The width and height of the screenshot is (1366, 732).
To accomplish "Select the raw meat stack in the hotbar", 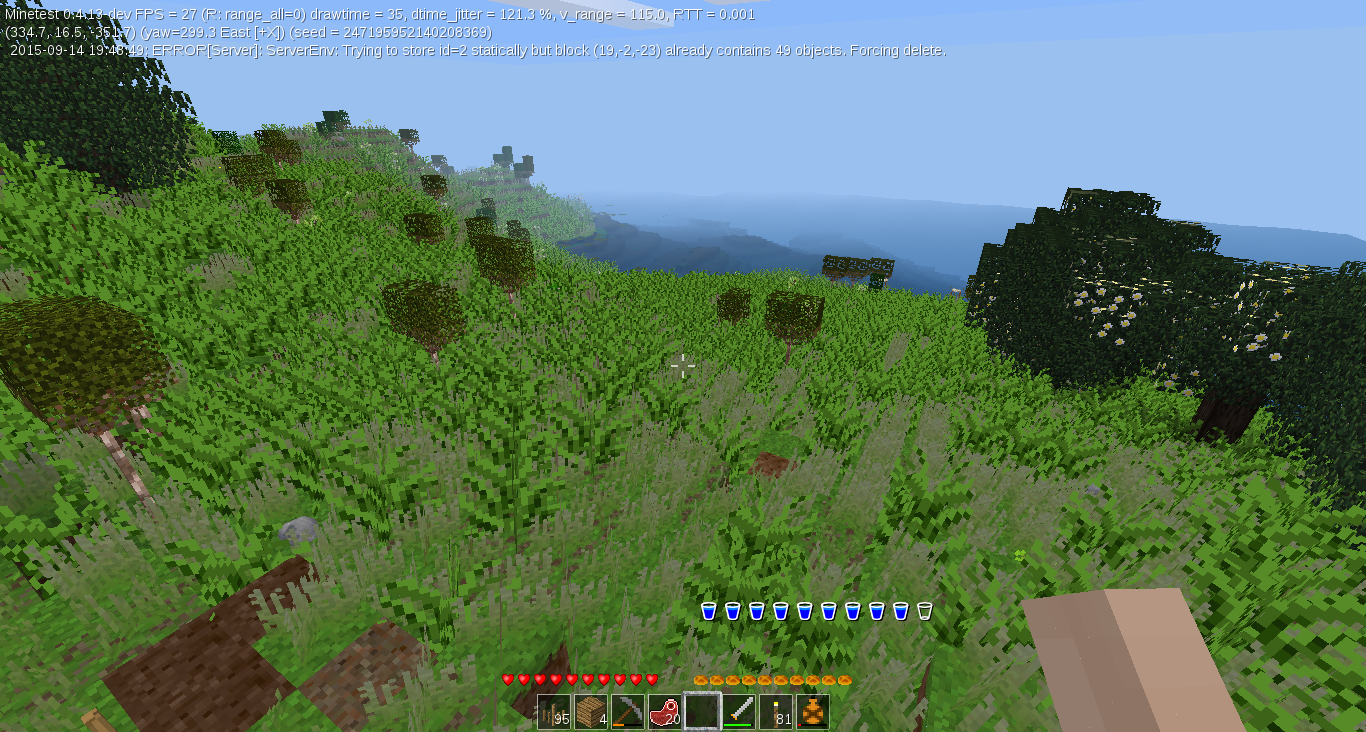I will point(663,709).
